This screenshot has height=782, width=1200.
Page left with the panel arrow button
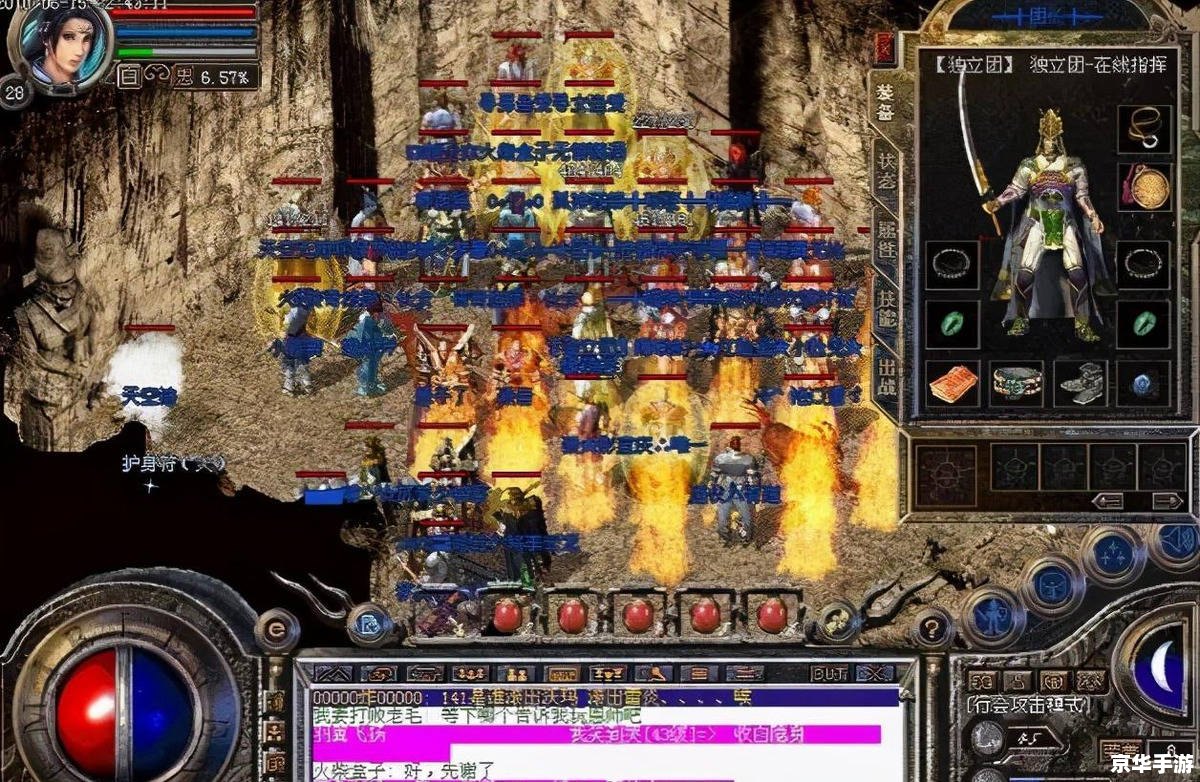1107,500
